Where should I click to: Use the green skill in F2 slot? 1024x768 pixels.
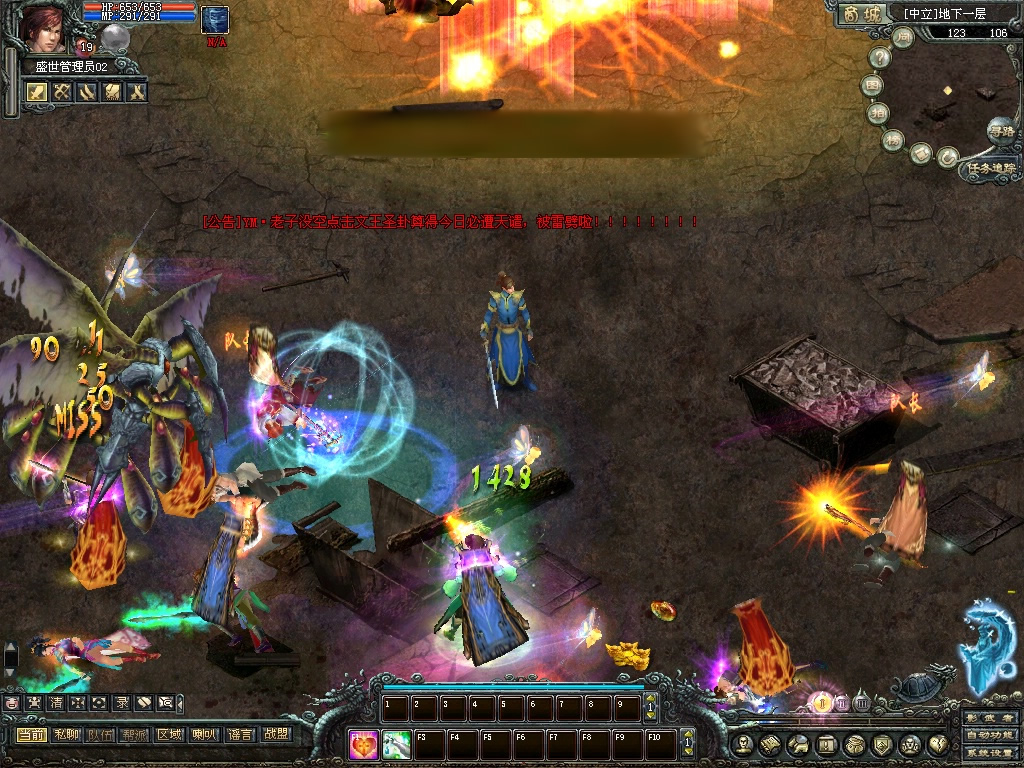coord(397,744)
